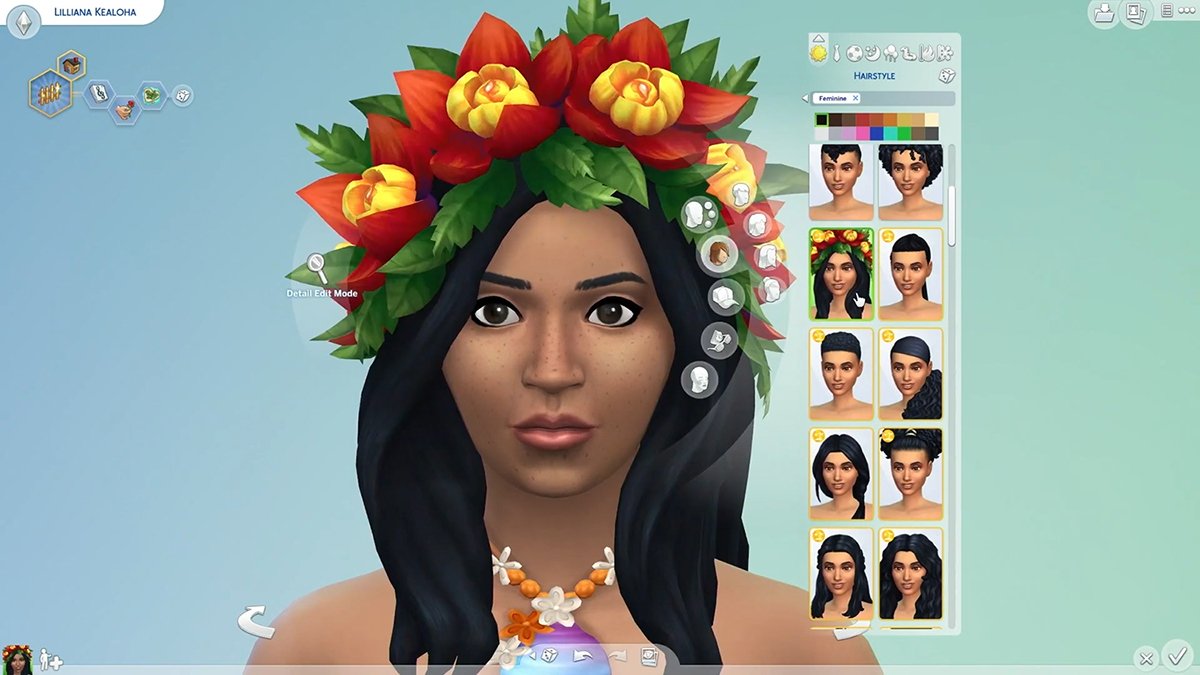
Task: Add a new Sim to the household
Action: [x=49, y=660]
